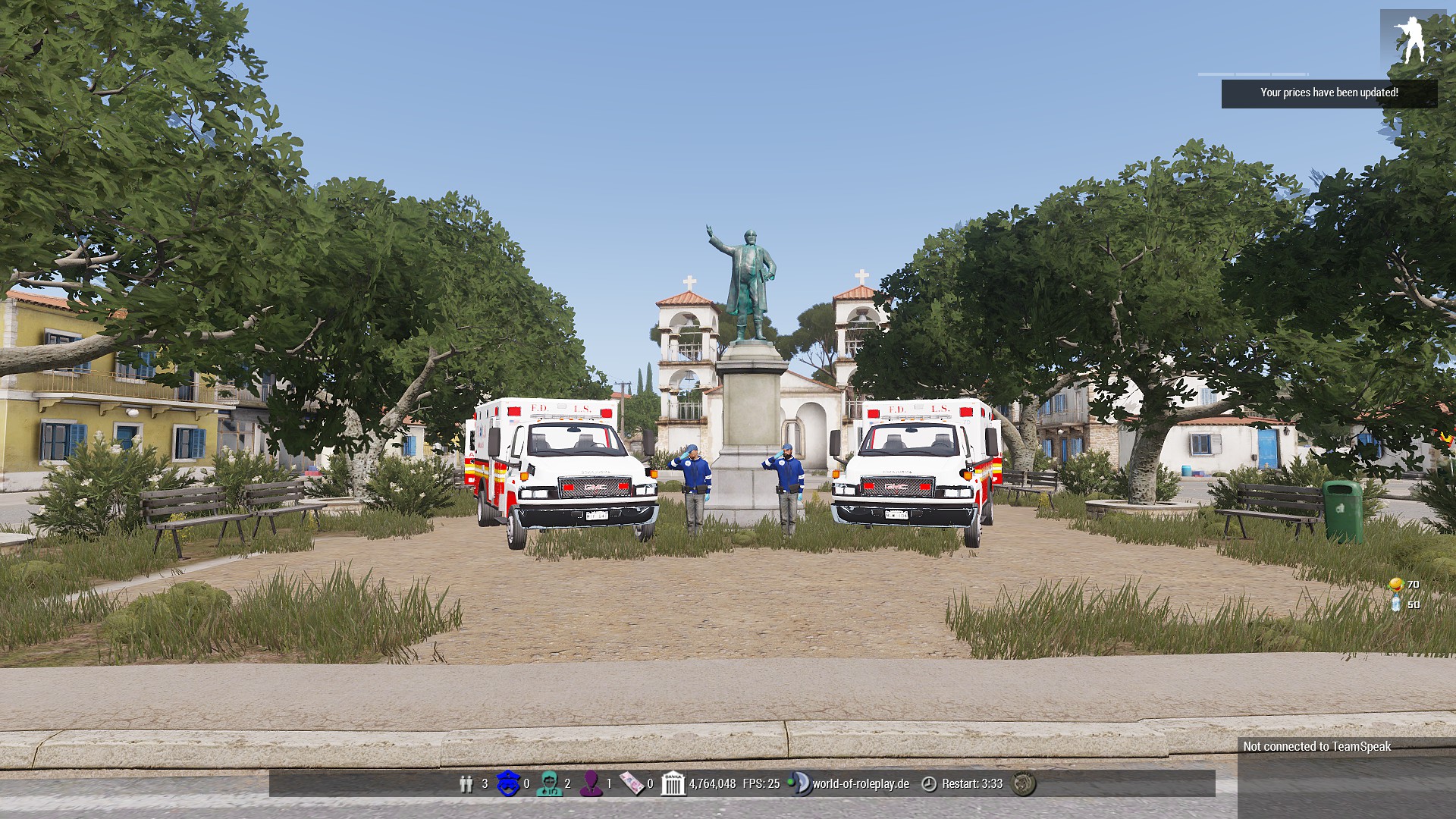Click the Not connected to TeamSpeak panel
Viewport: 1456px width, 819px height.
click(1317, 747)
